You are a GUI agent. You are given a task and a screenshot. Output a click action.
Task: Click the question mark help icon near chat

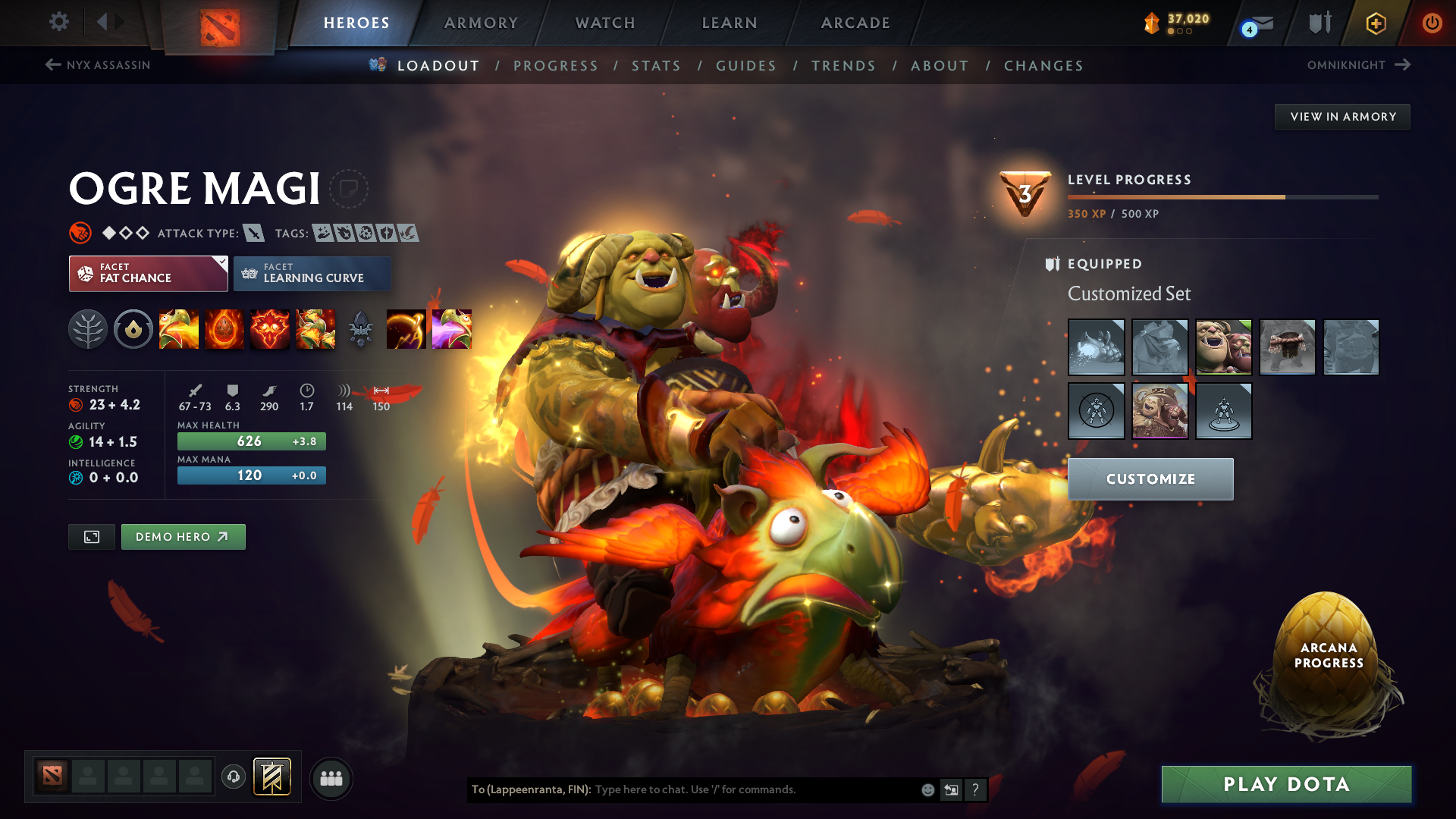(975, 789)
